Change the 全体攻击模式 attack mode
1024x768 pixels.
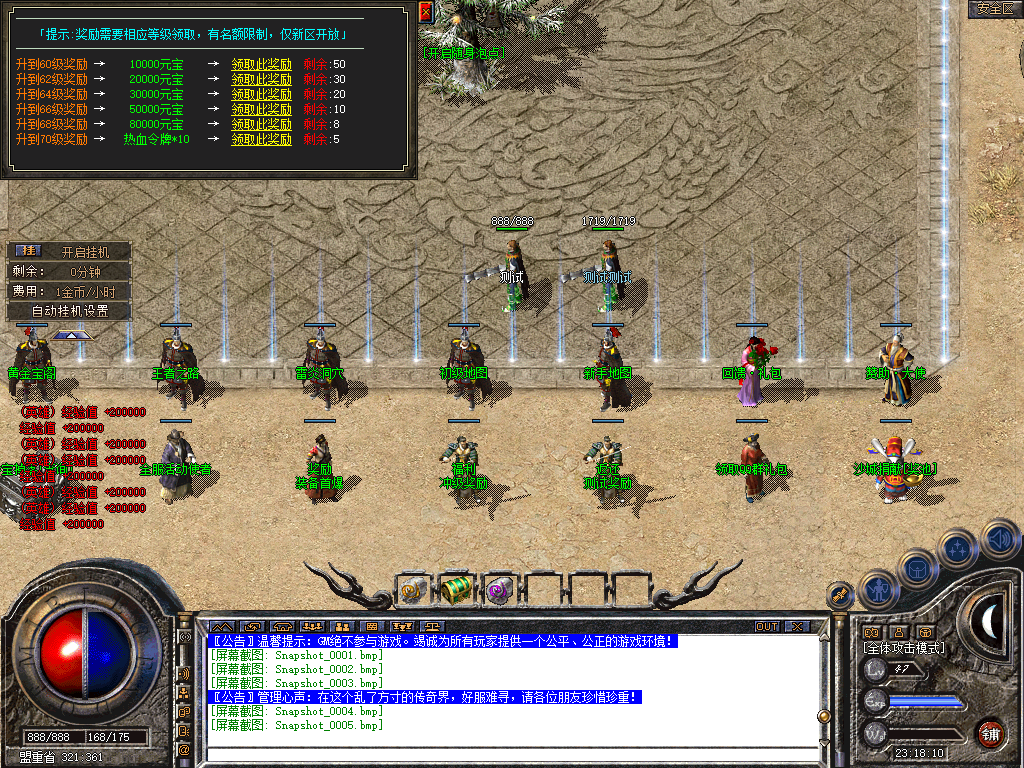[904, 648]
